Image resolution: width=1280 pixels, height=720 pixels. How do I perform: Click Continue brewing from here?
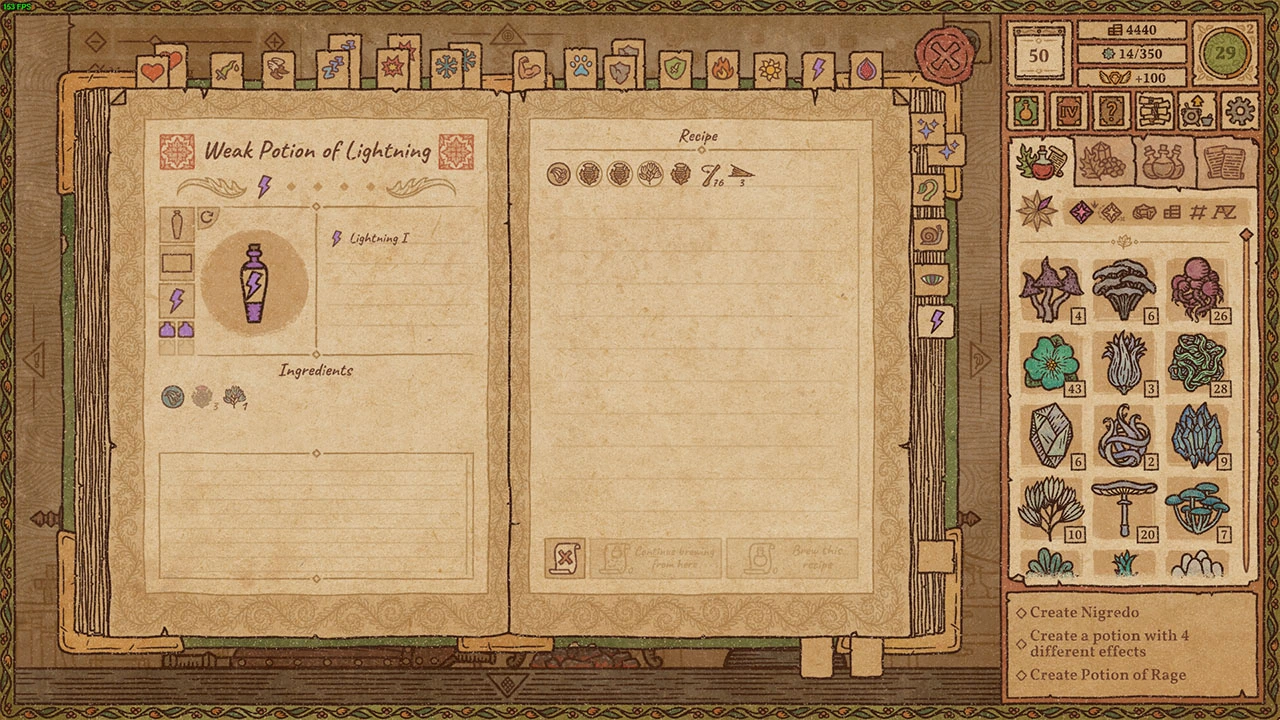coord(656,558)
